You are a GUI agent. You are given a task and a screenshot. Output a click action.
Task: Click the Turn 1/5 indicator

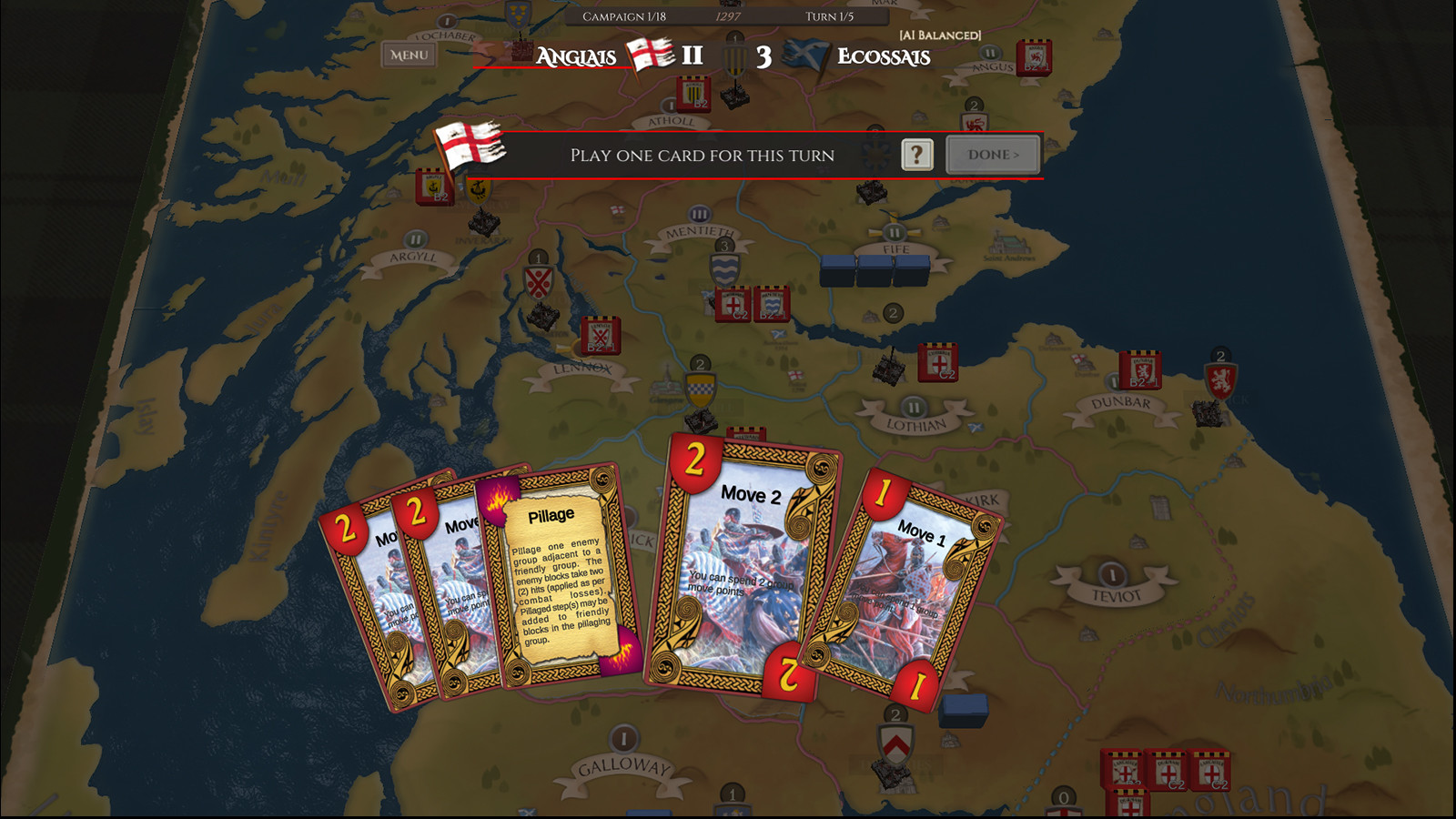click(826, 15)
